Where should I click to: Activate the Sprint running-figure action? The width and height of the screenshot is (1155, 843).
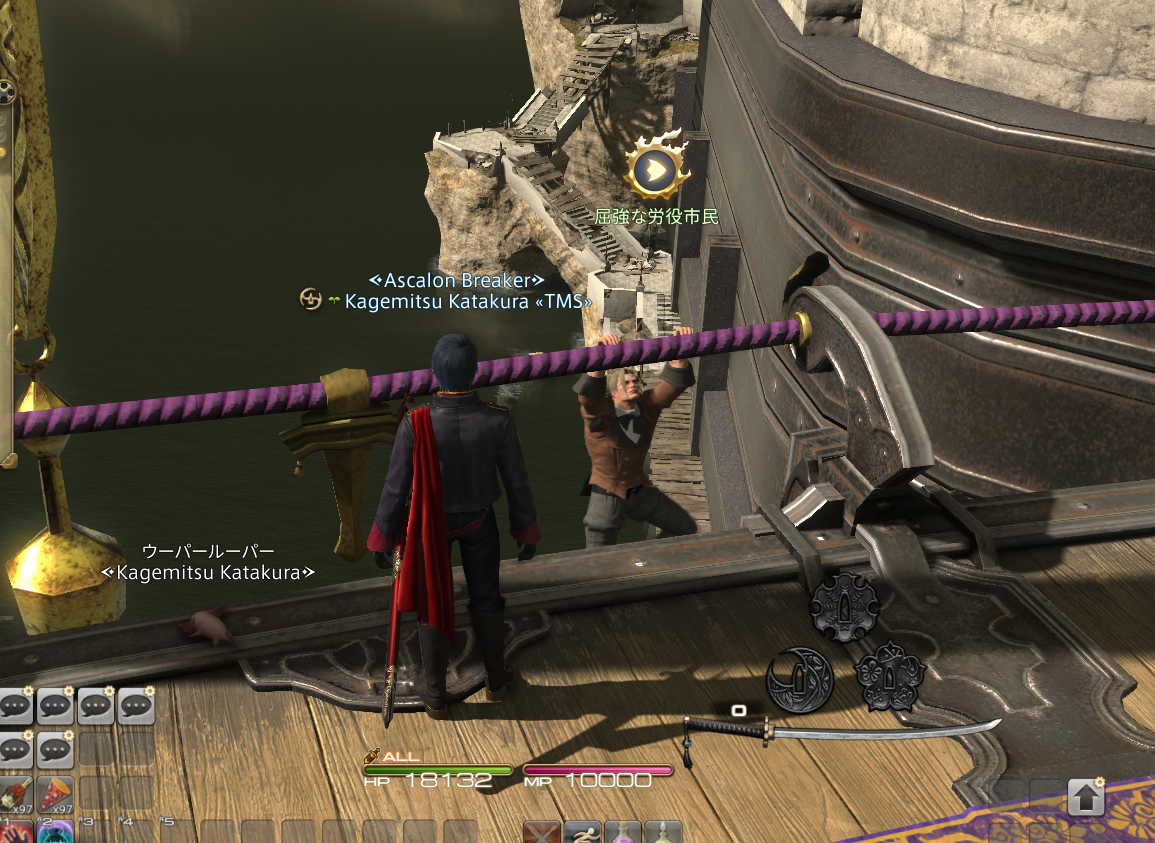pyautogui.click(x=582, y=833)
